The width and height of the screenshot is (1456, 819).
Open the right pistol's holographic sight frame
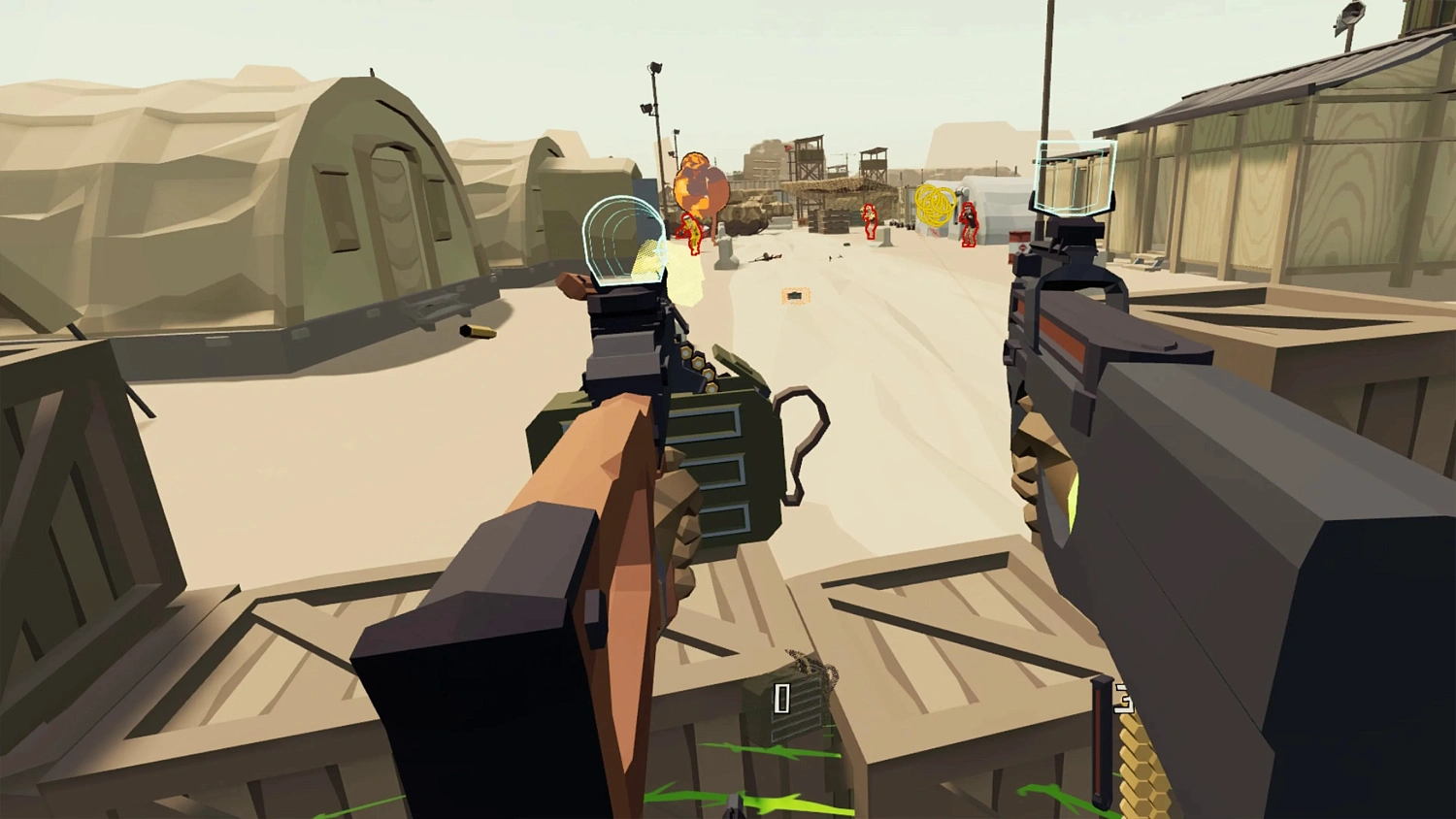pos(1074,180)
